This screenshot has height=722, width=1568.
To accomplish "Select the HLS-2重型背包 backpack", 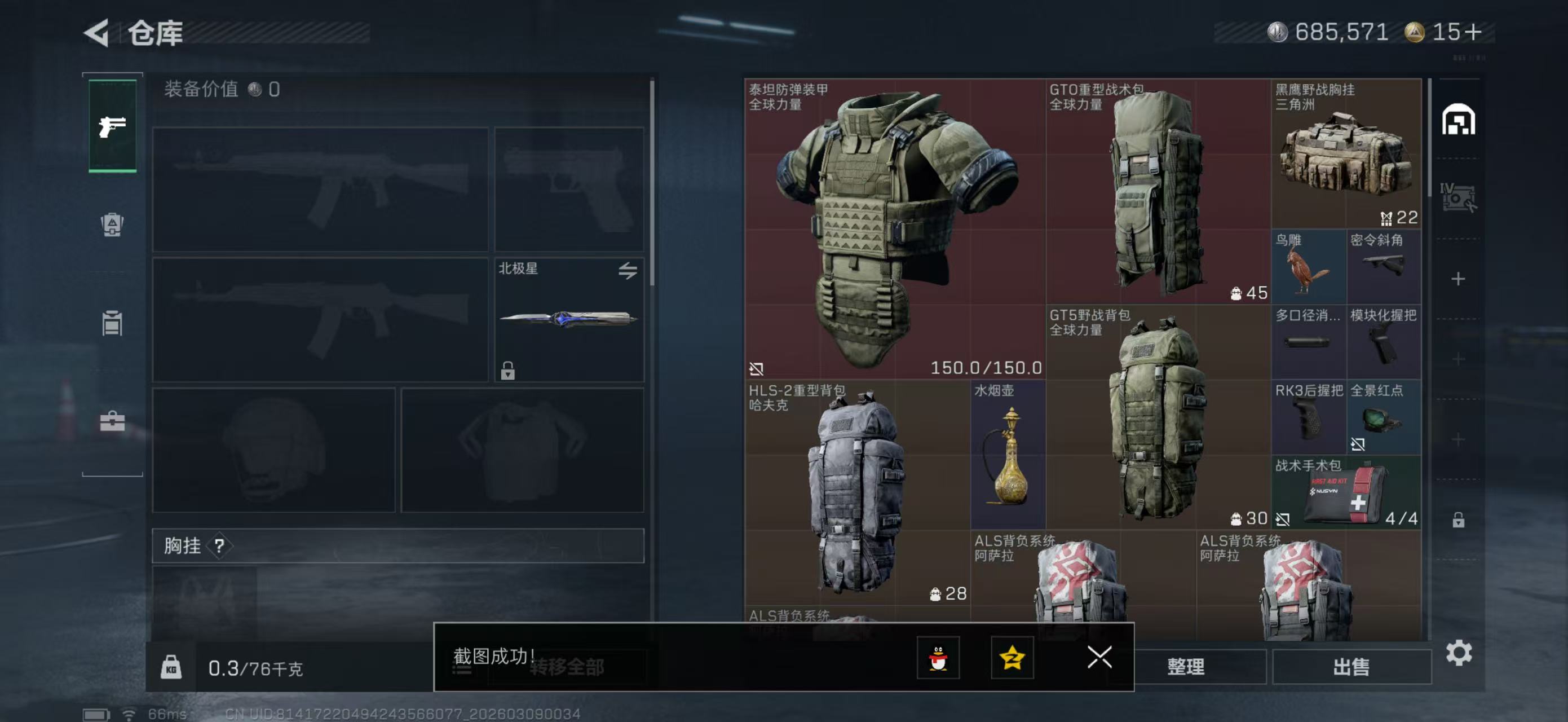I will [856, 492].
